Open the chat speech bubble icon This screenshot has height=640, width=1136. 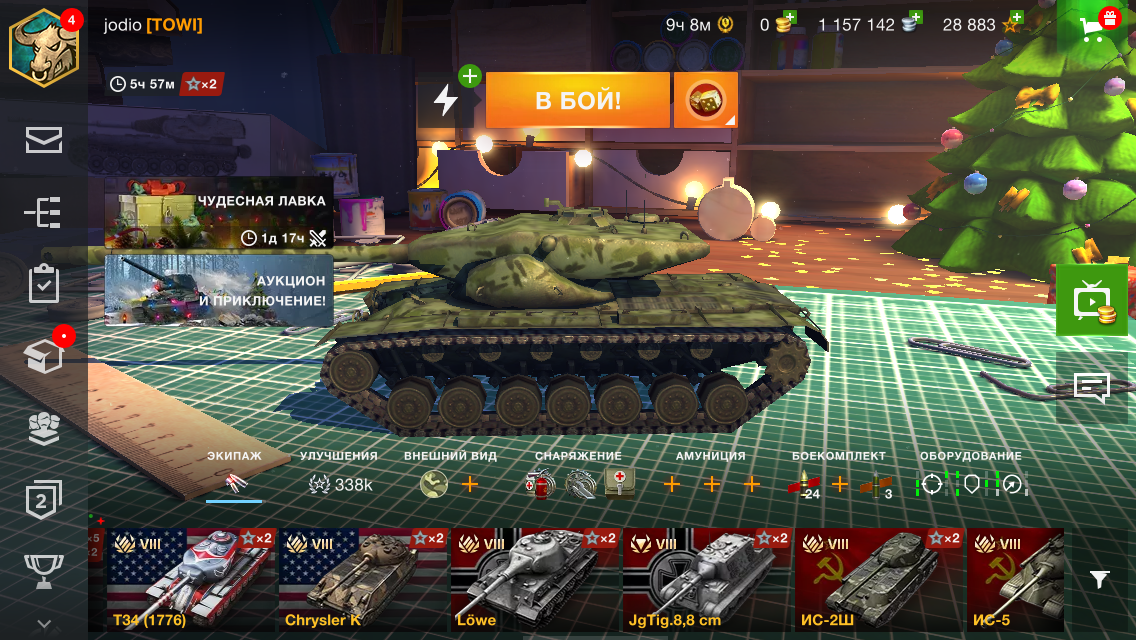coord(1091,387)
